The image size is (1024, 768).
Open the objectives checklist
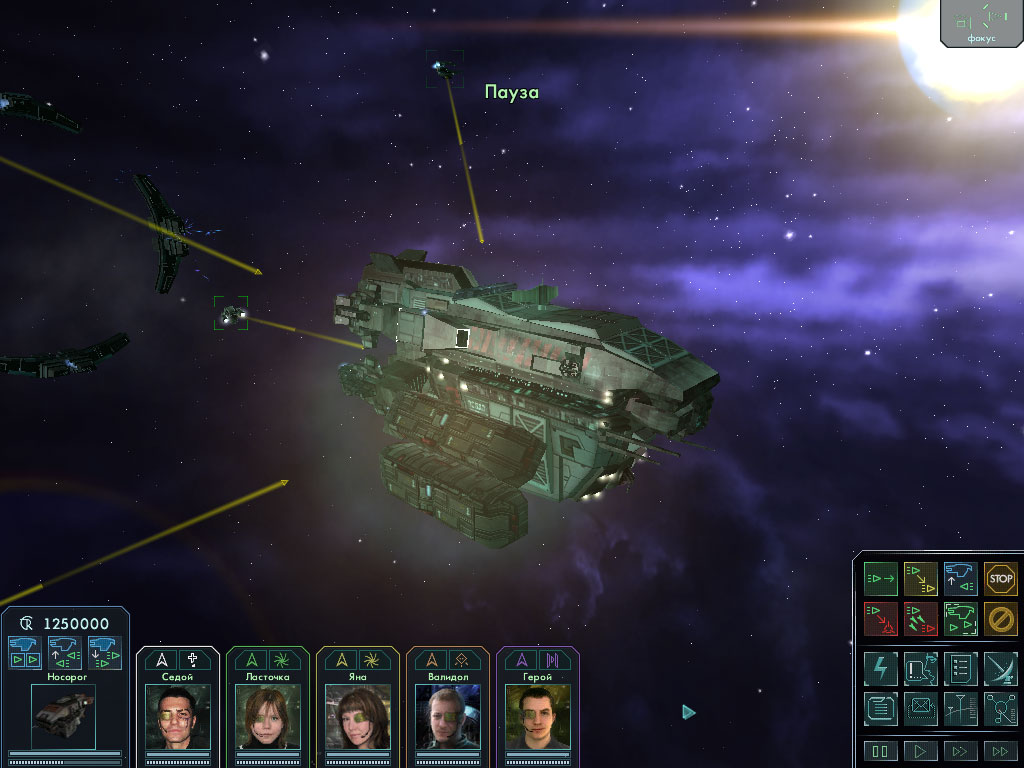961,668
